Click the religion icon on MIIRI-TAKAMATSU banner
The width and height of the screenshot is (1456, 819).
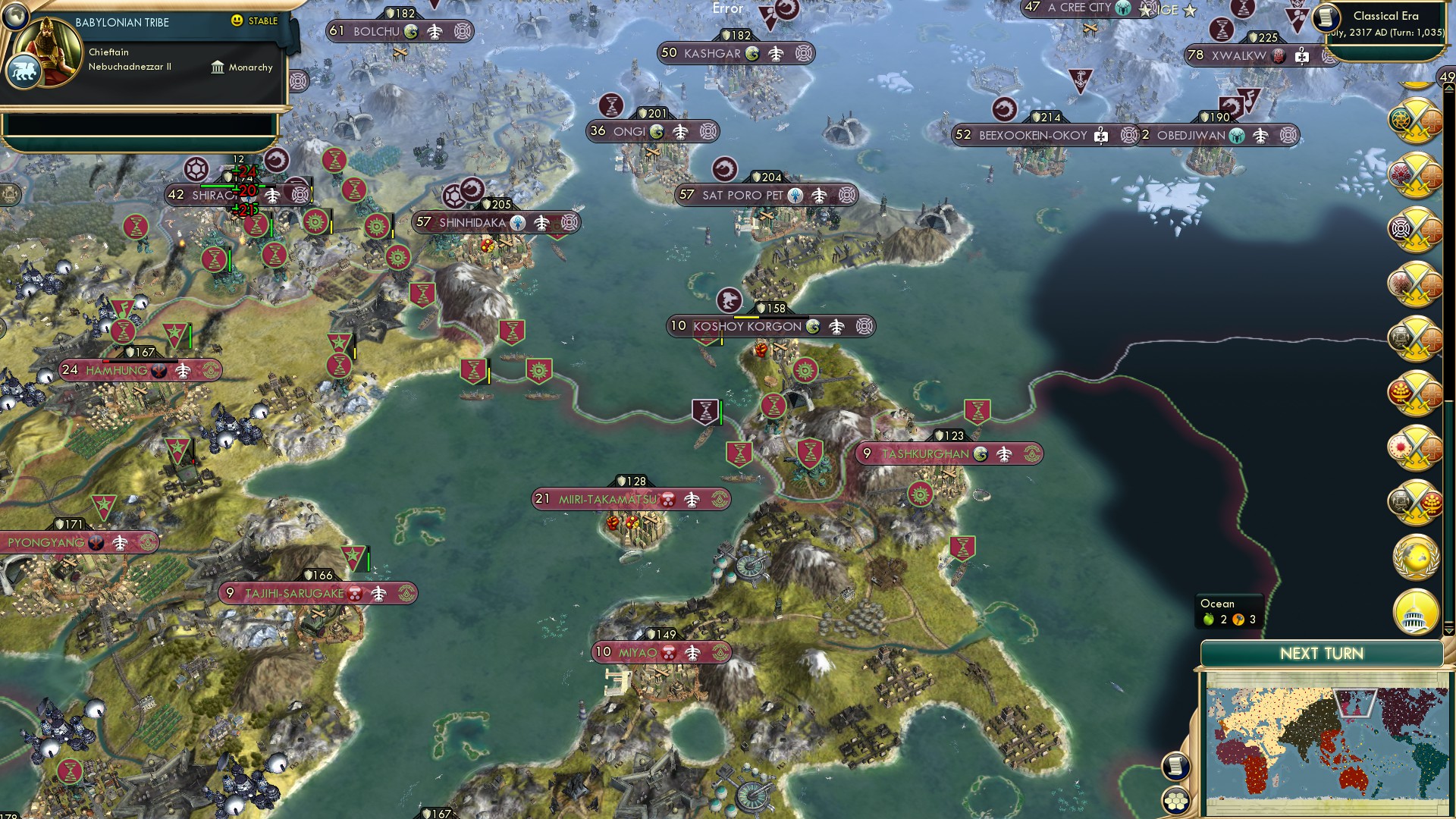667,499
